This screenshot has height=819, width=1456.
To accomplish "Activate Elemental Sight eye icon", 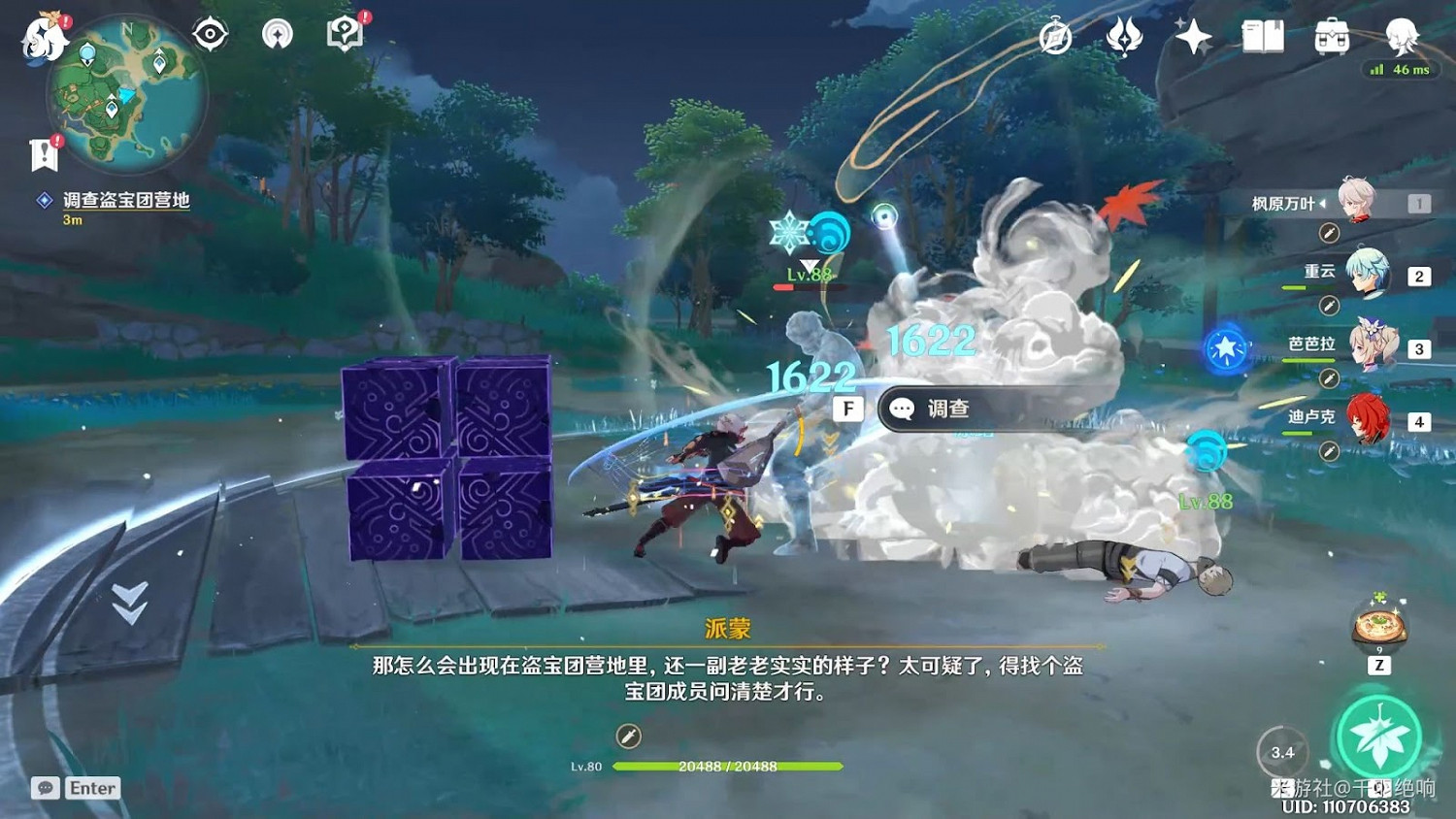I will (x=210, y=32).
